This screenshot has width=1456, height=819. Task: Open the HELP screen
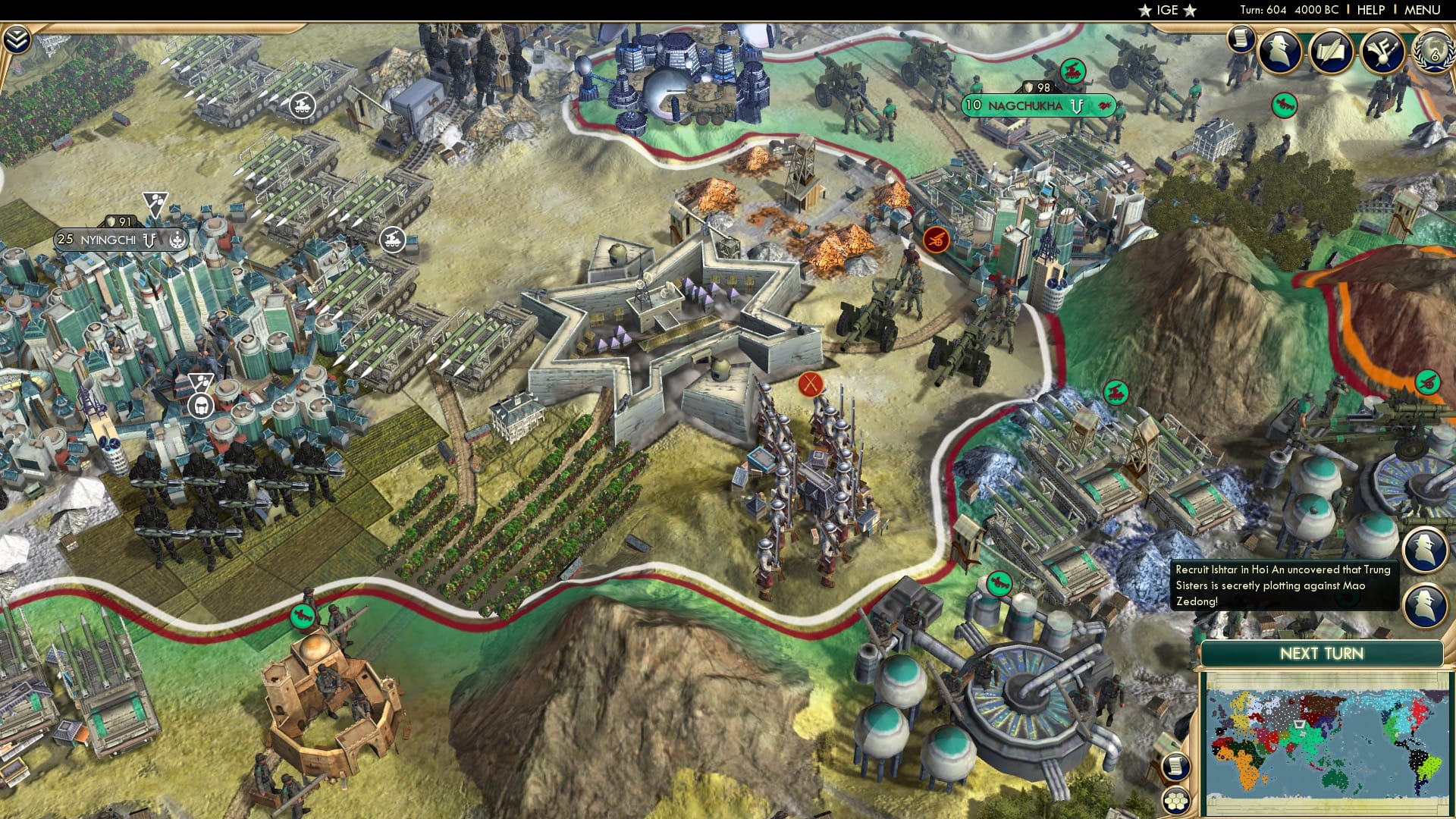pyautogui.click(x=1371, y=9)
